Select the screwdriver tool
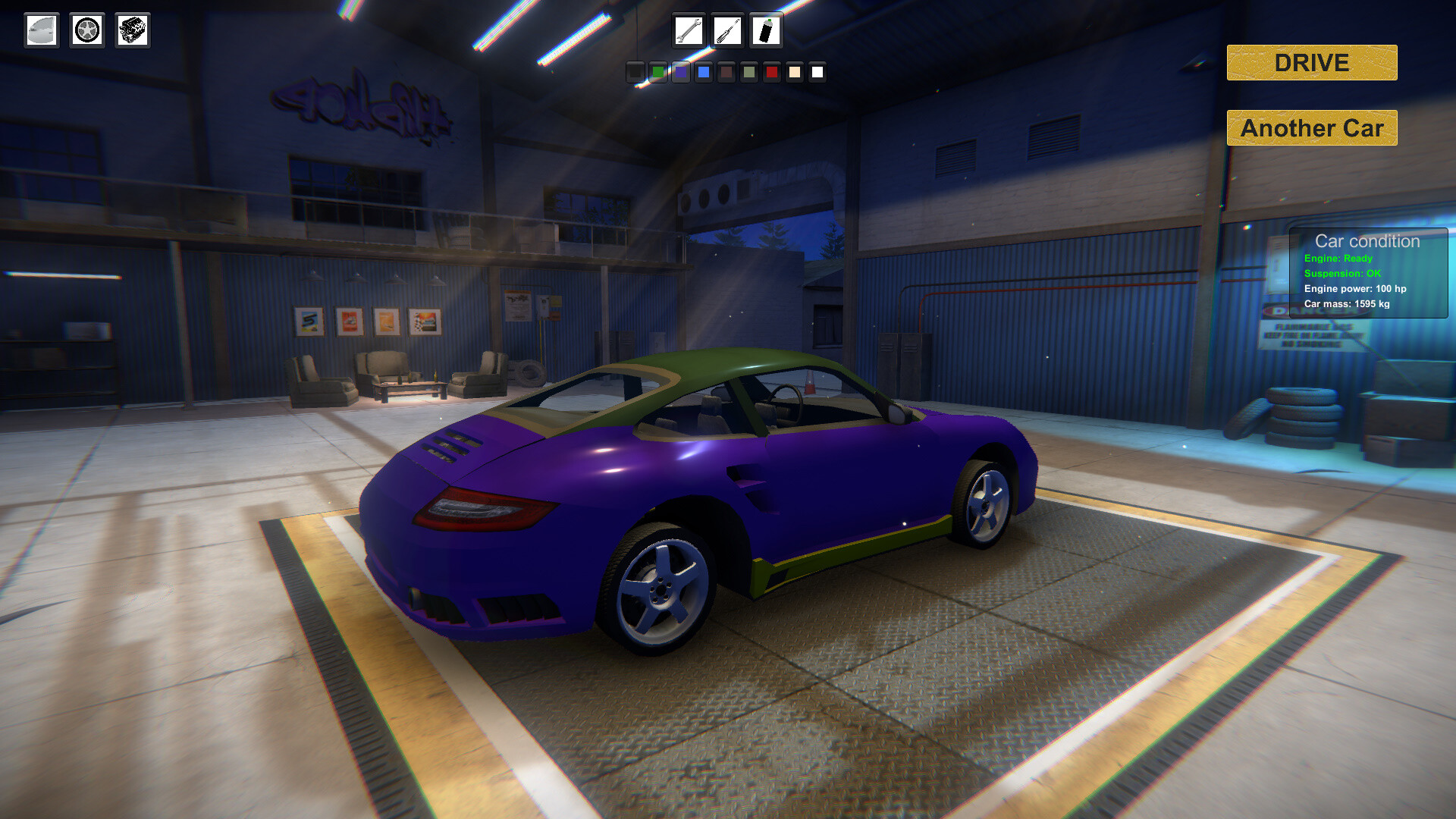The width and height of the screenshot is (1456, 819). pos(726,31)
